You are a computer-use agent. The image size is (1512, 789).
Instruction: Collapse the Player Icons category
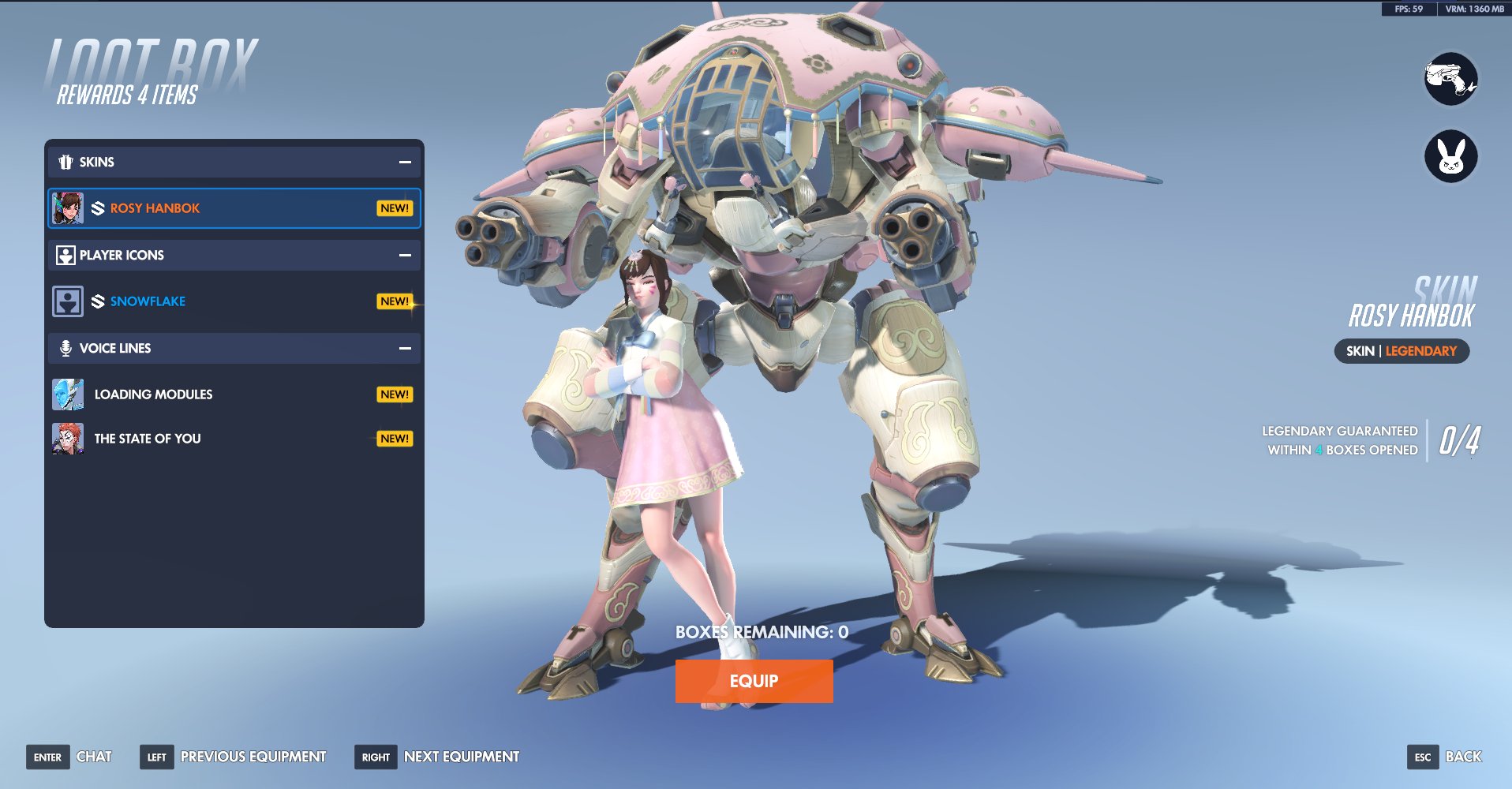coord(405,255)
